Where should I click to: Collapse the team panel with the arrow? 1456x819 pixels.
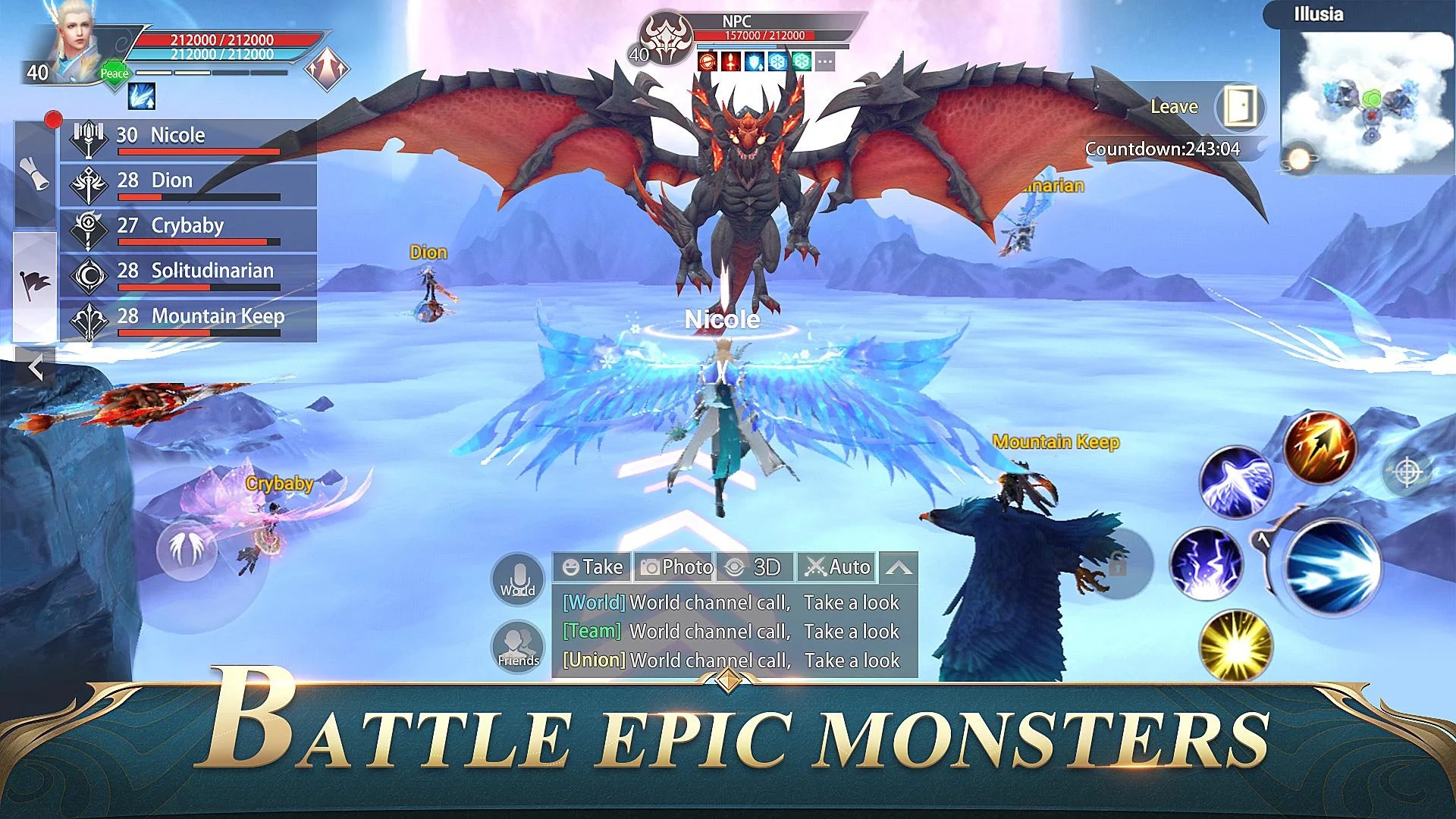[x=35, y=369]
